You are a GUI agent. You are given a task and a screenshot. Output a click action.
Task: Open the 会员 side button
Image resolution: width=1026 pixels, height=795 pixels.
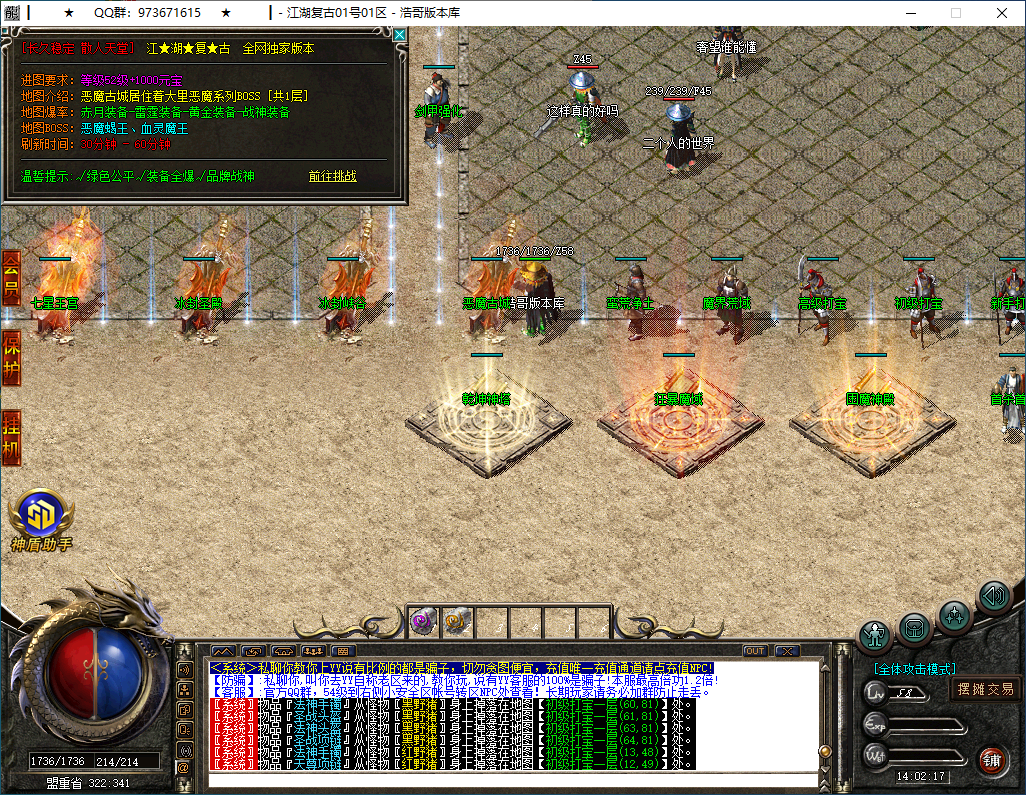pos(11,278)
